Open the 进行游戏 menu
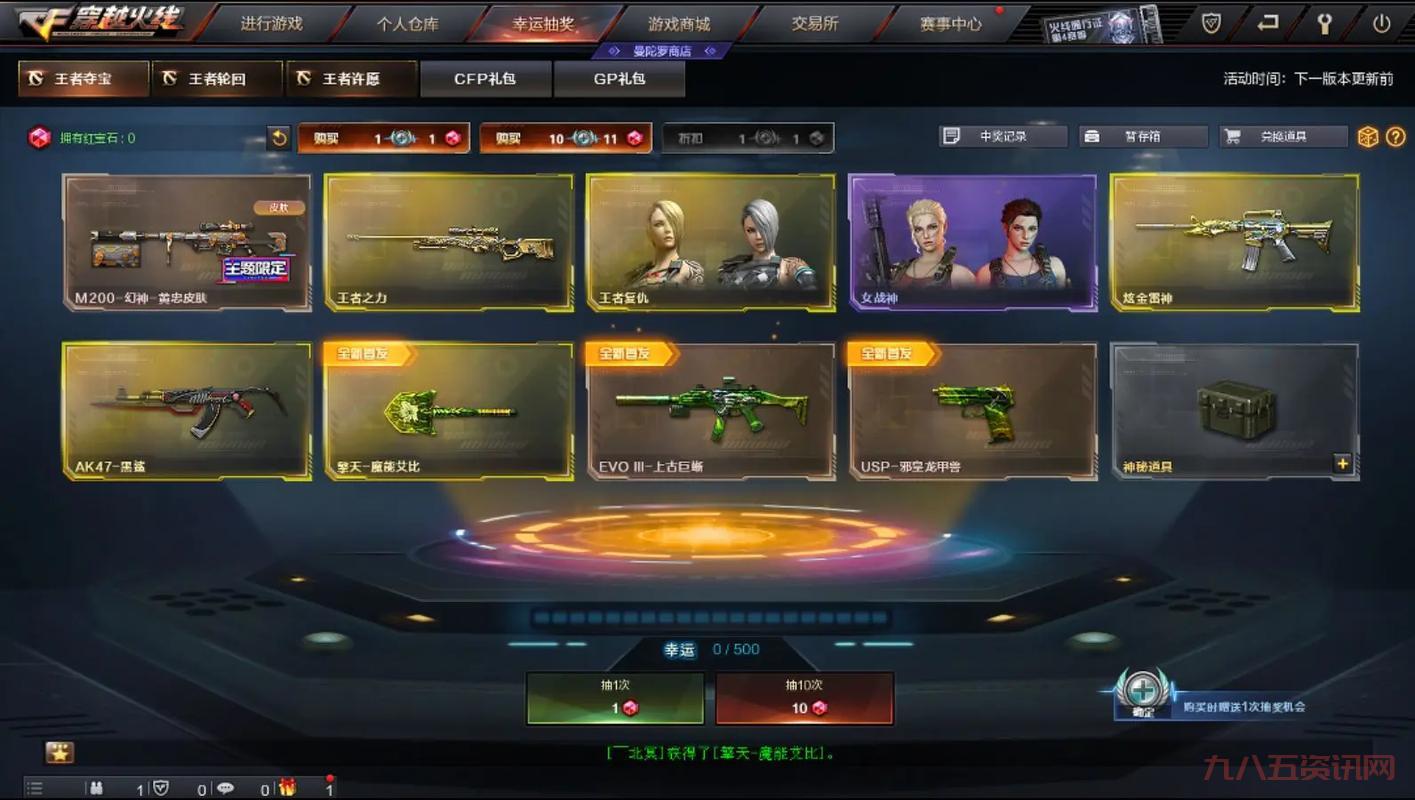Image resolution: width=1415 pixels, height=800 pixels. pos(271,23)
